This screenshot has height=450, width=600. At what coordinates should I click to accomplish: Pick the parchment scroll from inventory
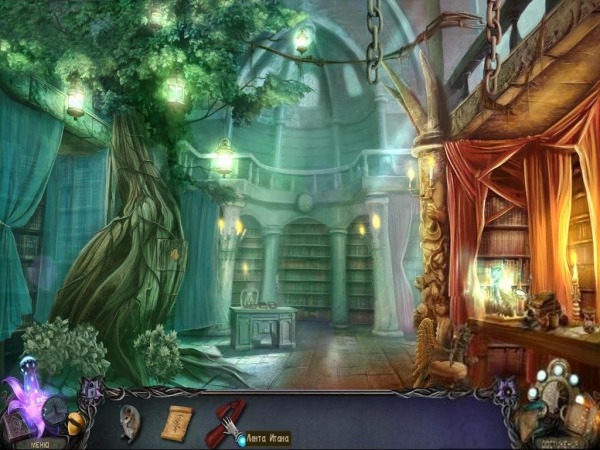[x=176, y=422]
